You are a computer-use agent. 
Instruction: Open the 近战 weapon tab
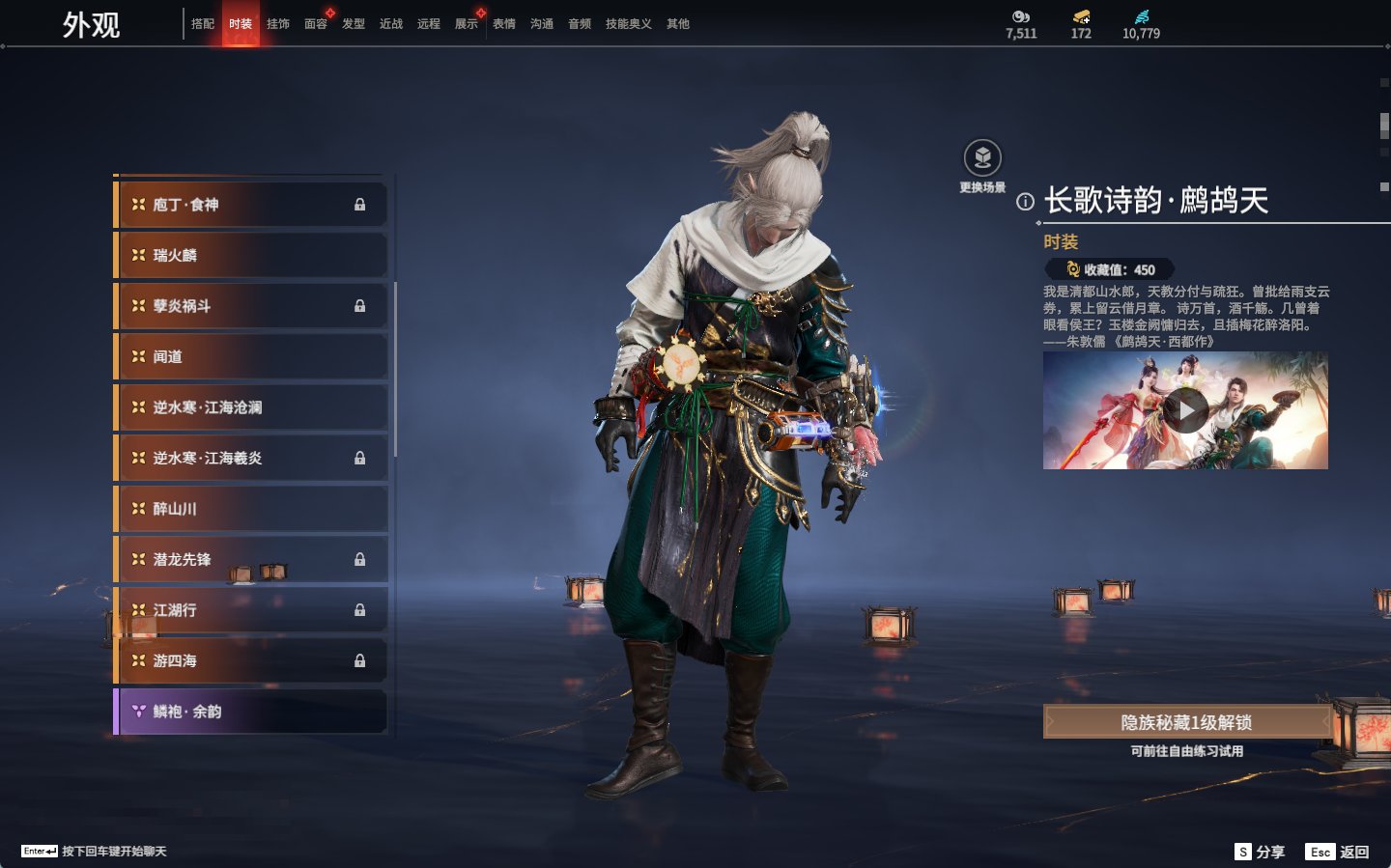click(391, 24)
